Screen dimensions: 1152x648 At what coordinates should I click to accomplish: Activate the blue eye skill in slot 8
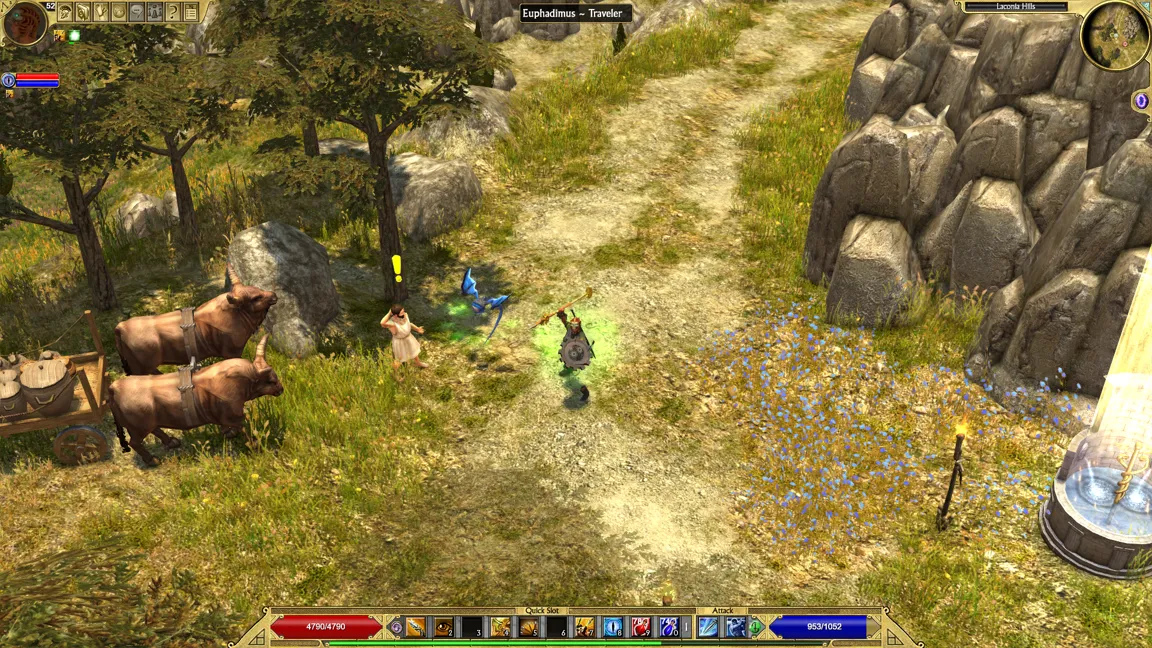pyautogui.click(x=613, y=627)
